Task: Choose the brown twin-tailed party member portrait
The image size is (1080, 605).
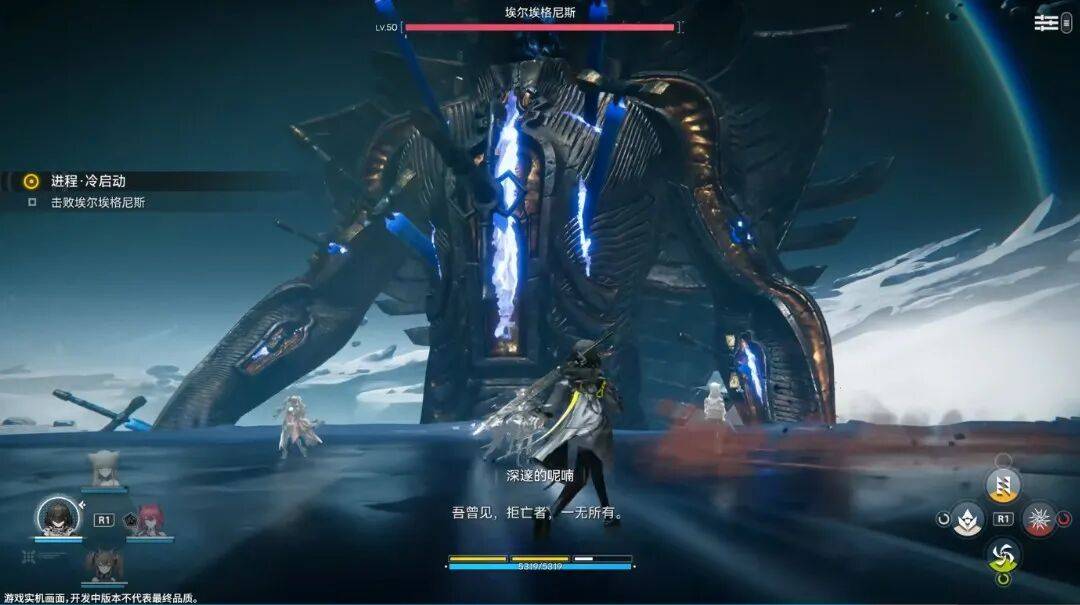Action: 103,565
